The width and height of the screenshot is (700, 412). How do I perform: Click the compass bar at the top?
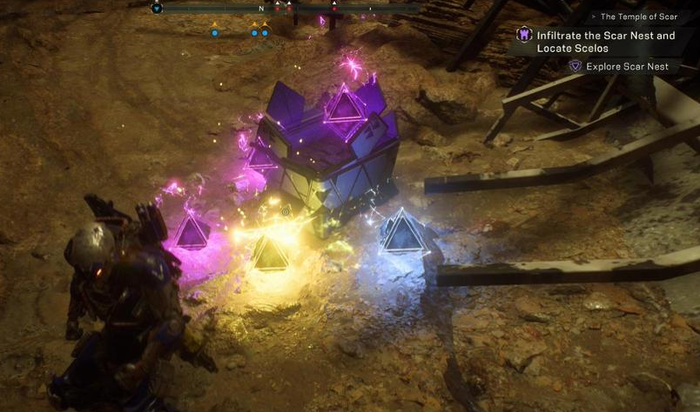tap(289, 7)
